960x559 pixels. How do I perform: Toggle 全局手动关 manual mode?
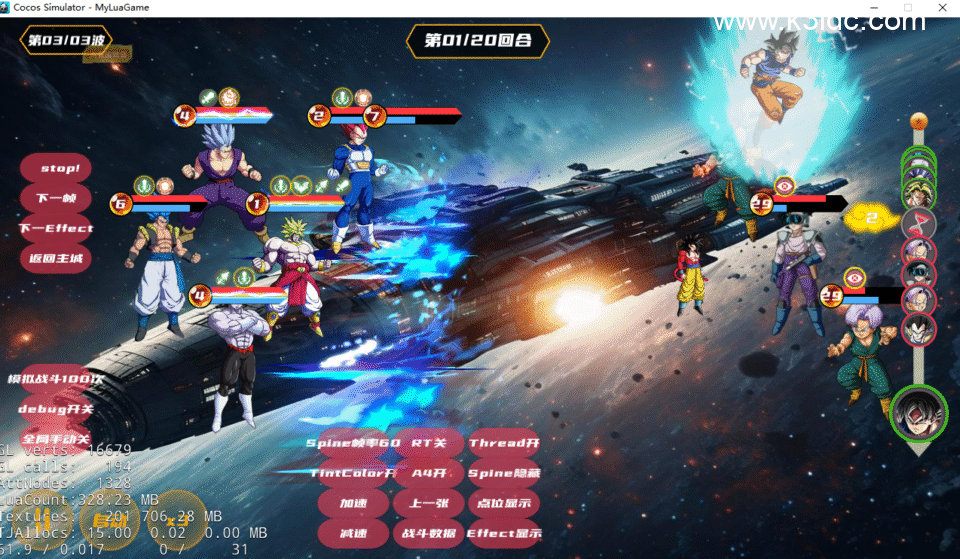[x=56, y=439]
